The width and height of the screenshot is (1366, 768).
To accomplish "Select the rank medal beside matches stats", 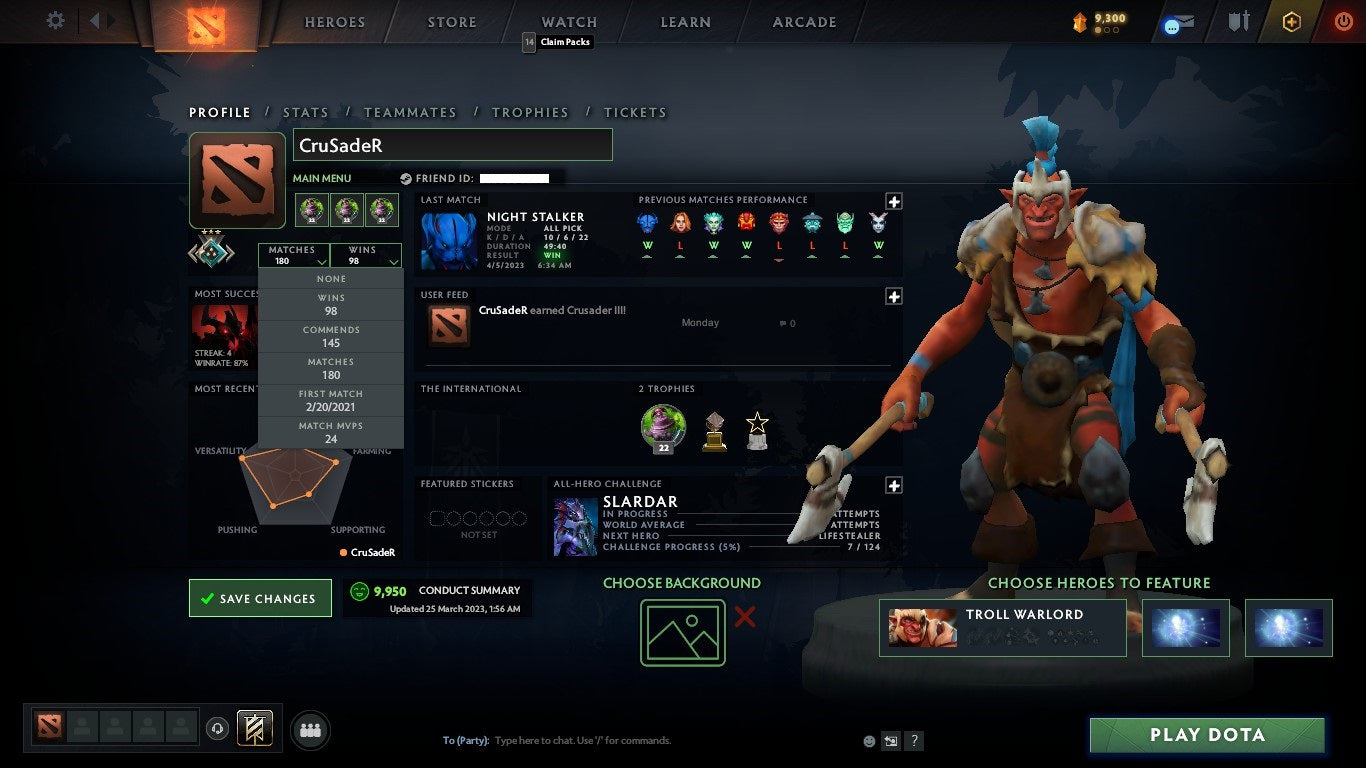I will 211,253.
